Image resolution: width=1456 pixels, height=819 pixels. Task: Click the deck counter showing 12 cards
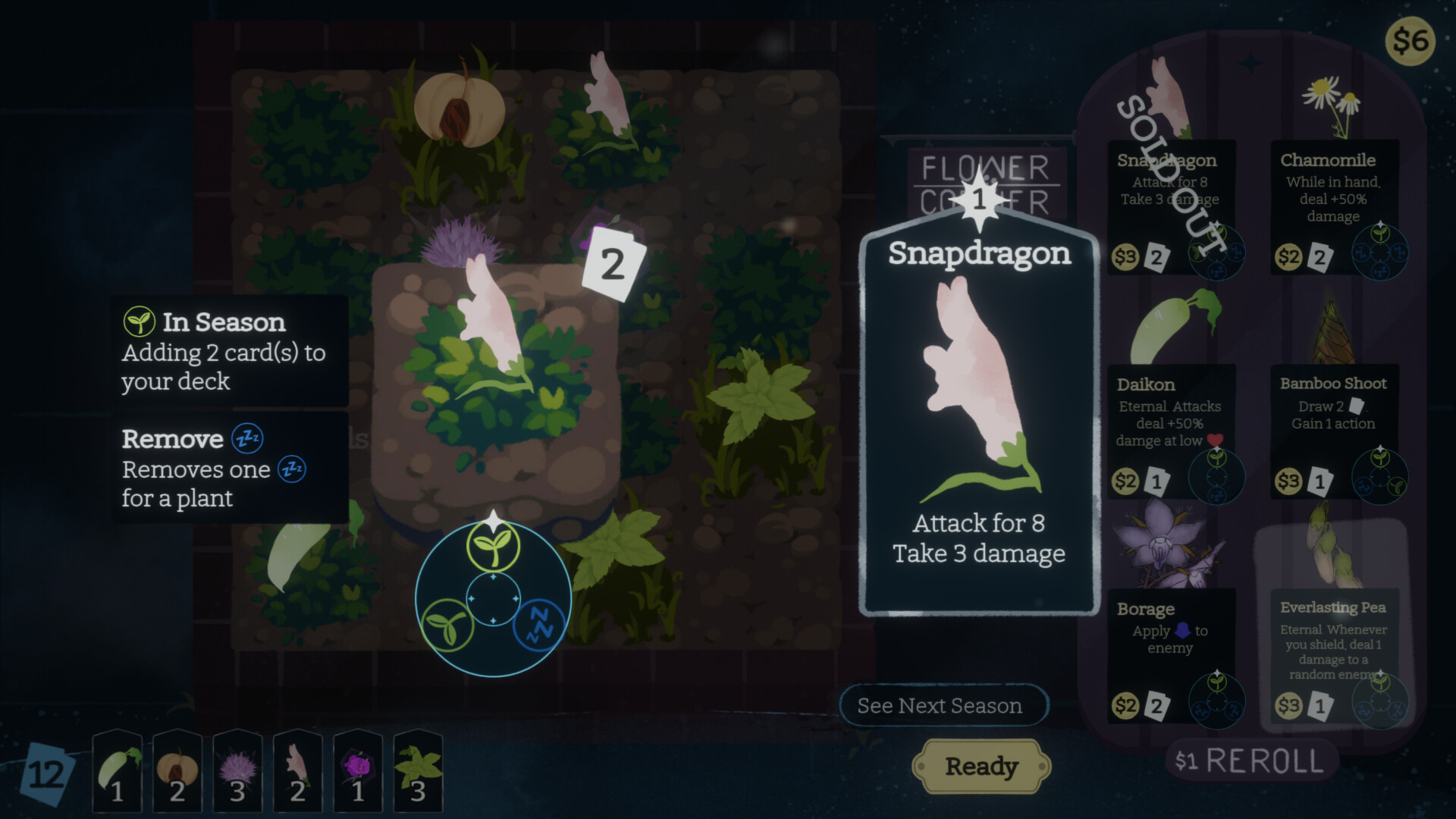click(45, 773)
